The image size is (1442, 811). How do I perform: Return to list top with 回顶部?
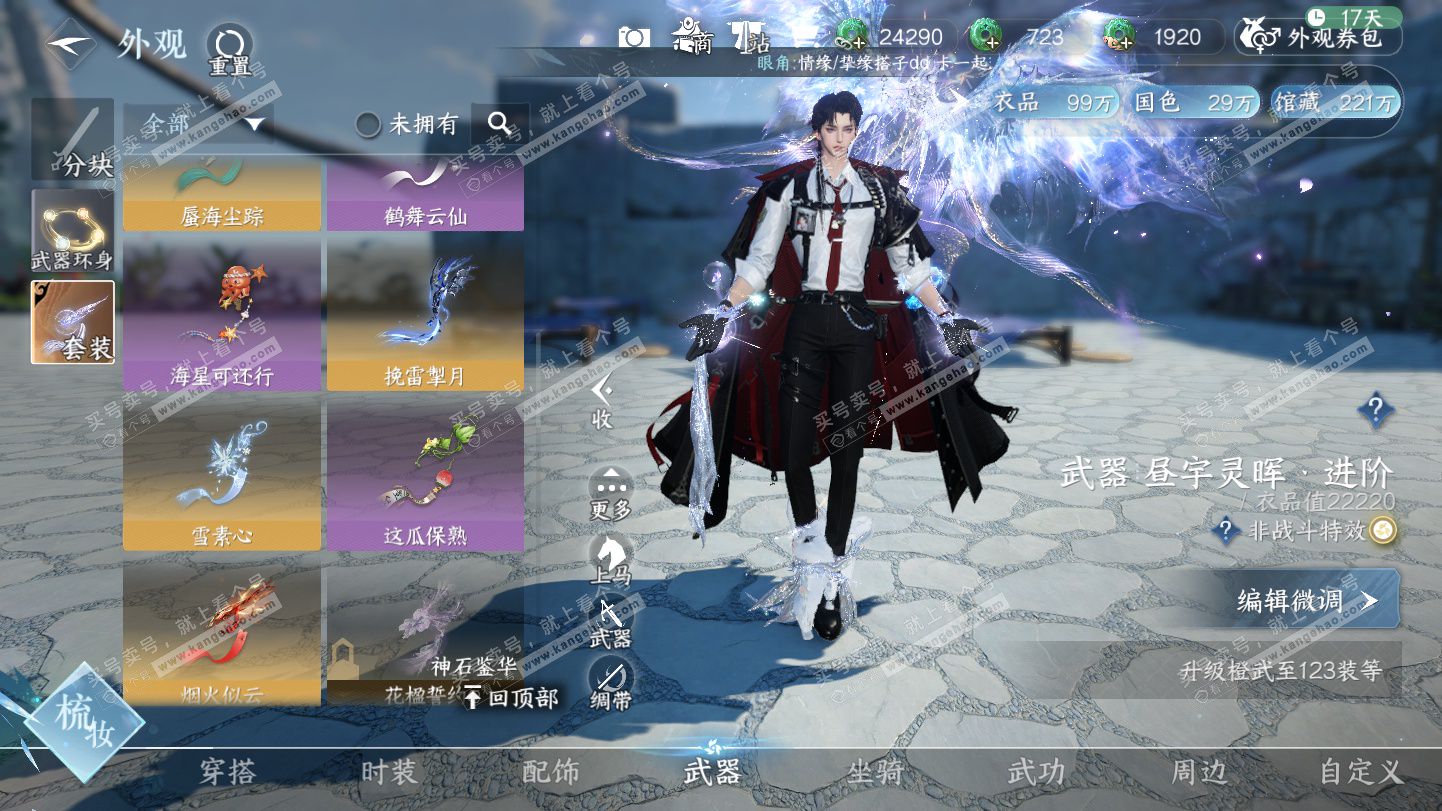510,698
